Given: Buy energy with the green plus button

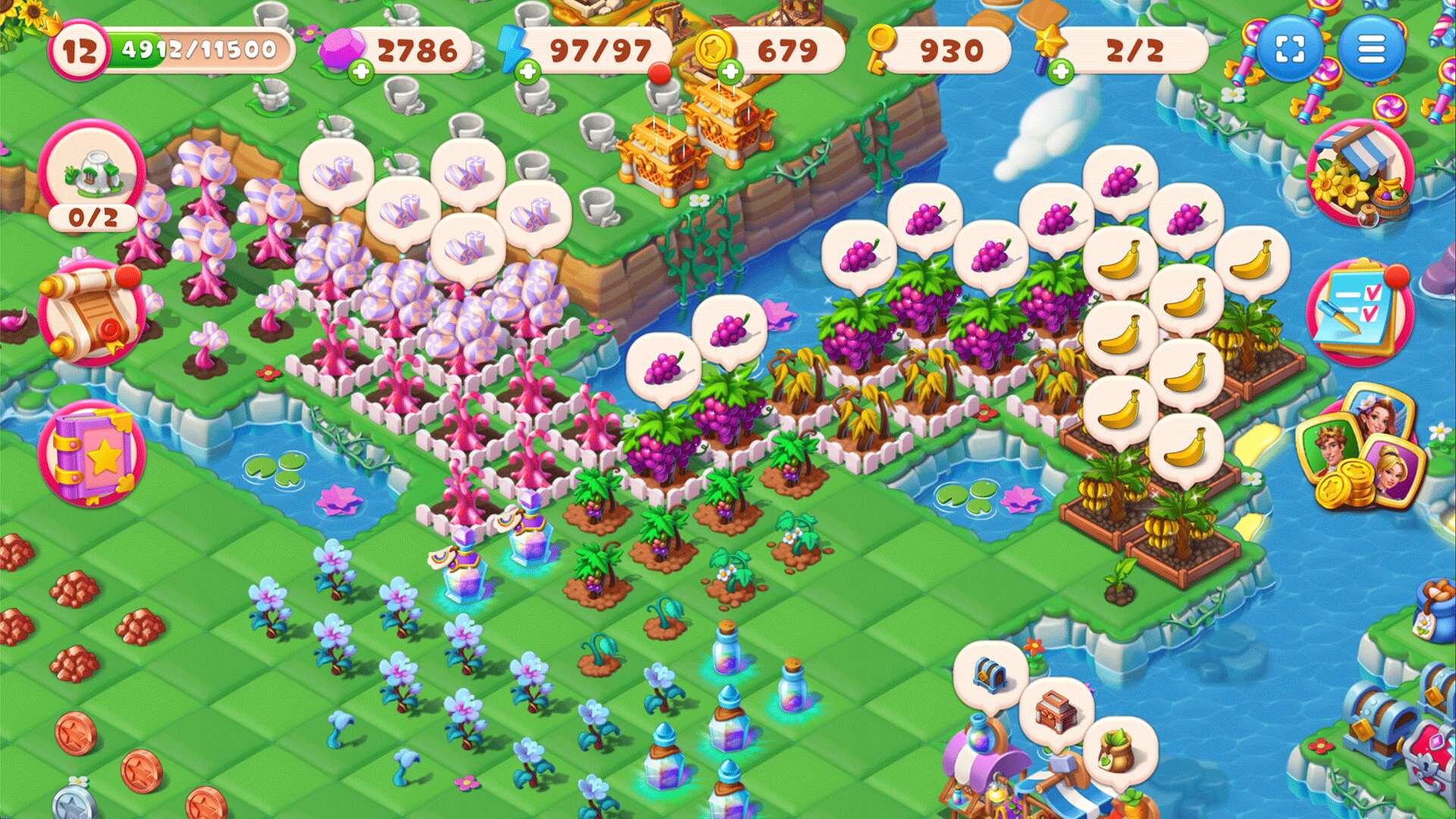Looking at the screenshot, I should point(527,72).
